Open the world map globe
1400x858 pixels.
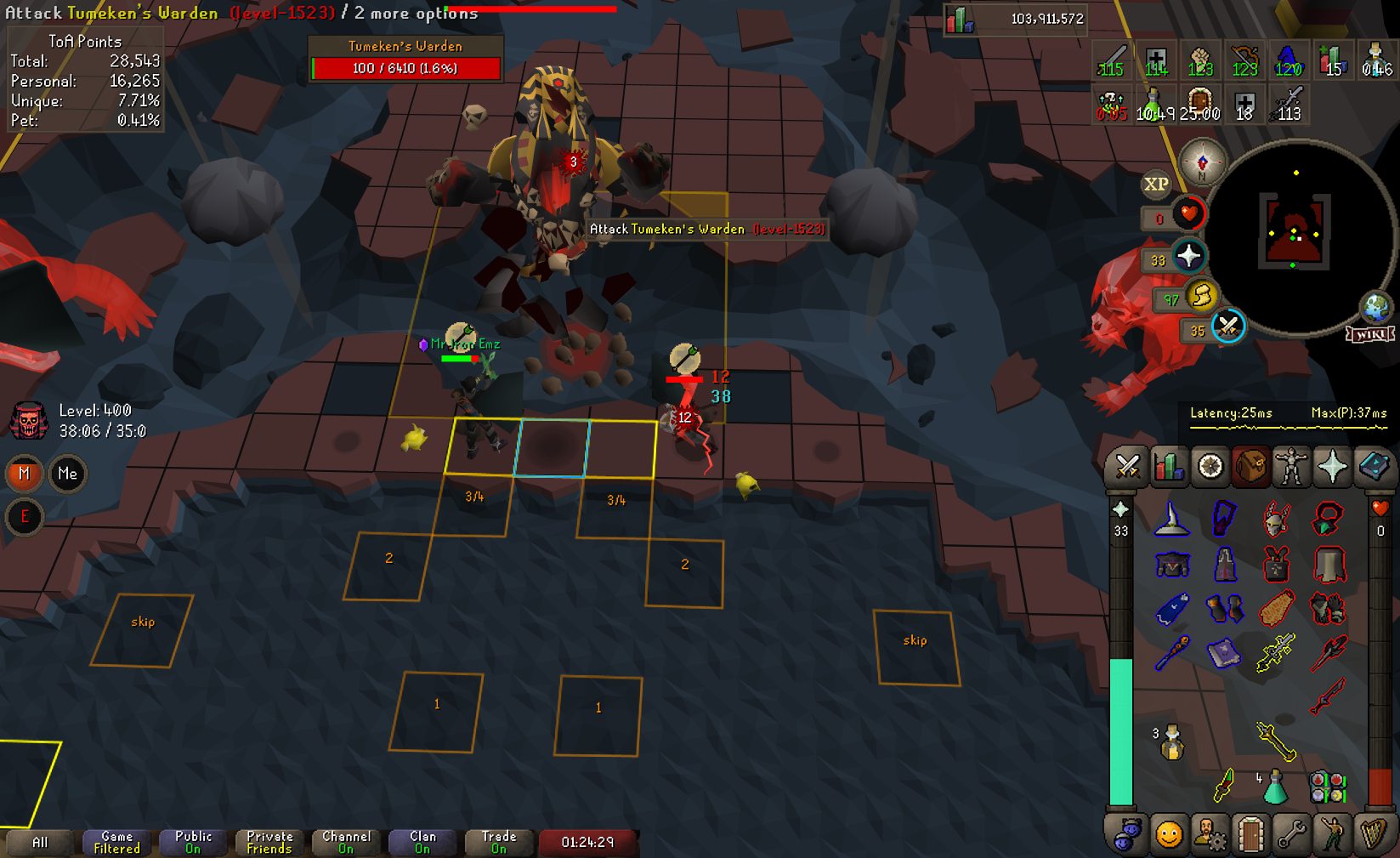[x=1375, y=307]
